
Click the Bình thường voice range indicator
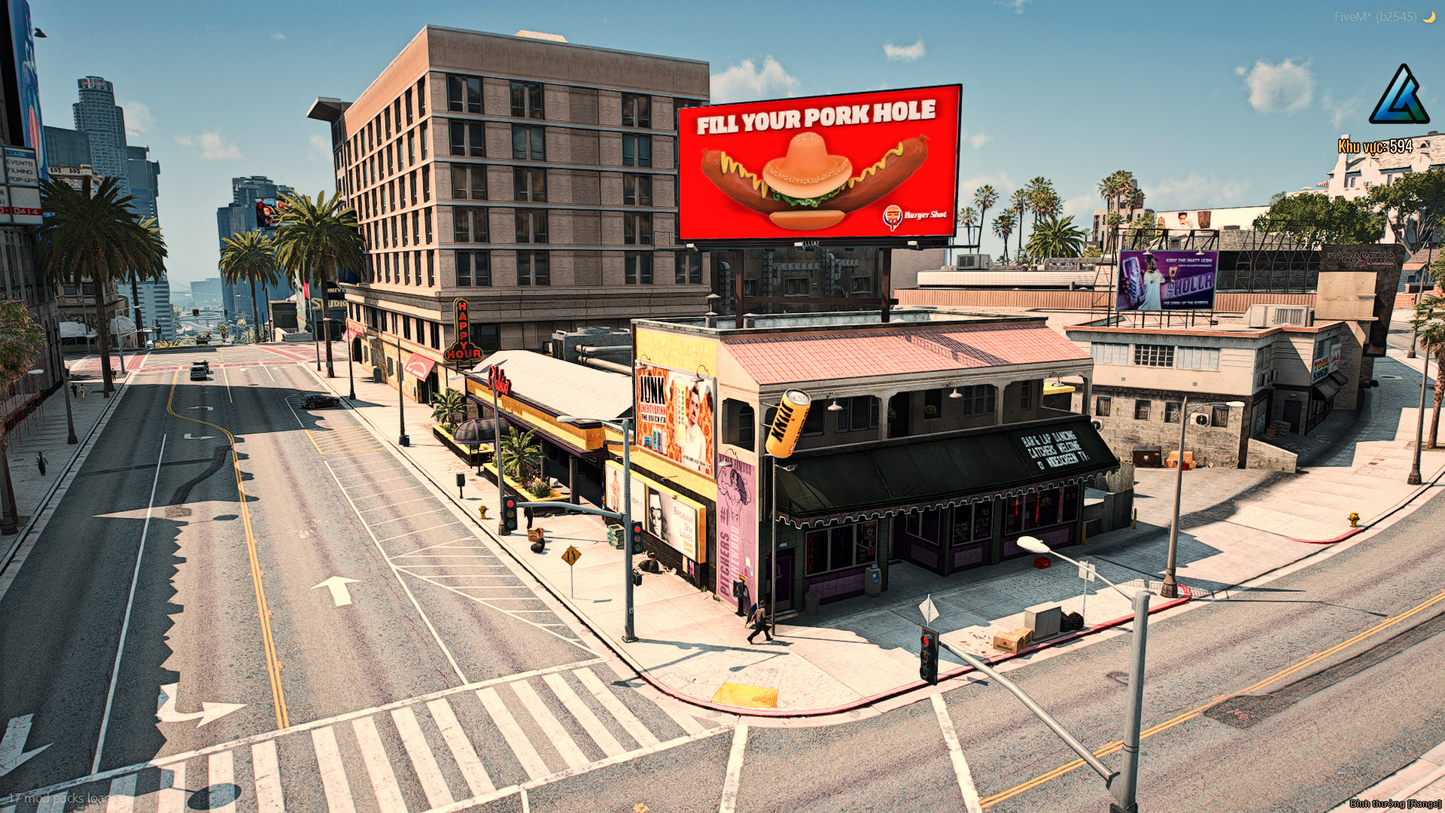tap(1394, 804)
